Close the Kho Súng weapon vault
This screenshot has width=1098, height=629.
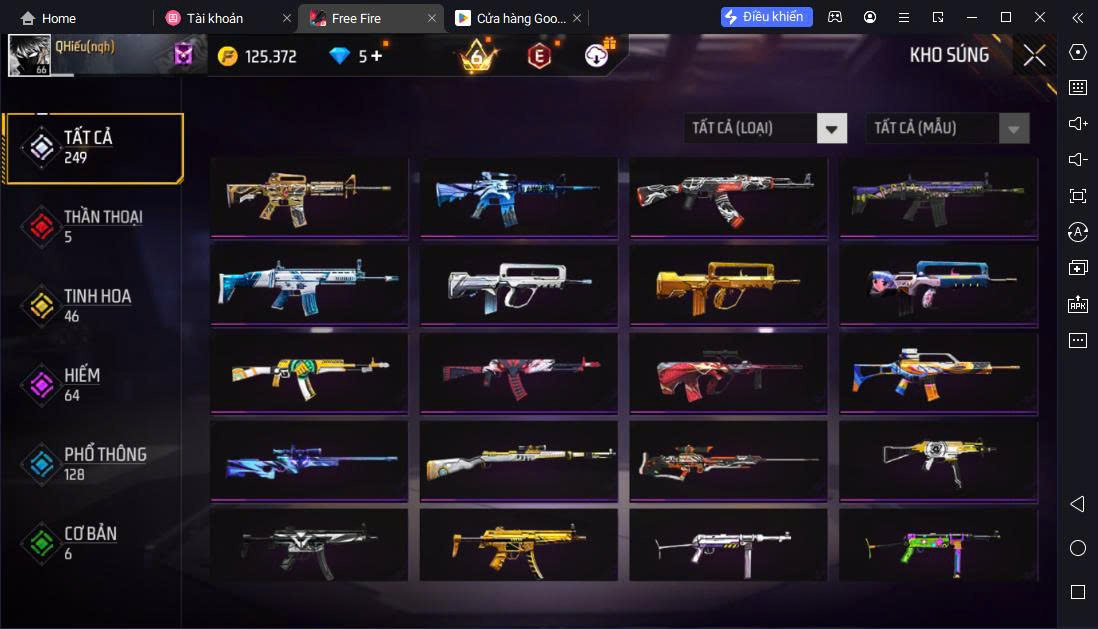(1034, 56)
